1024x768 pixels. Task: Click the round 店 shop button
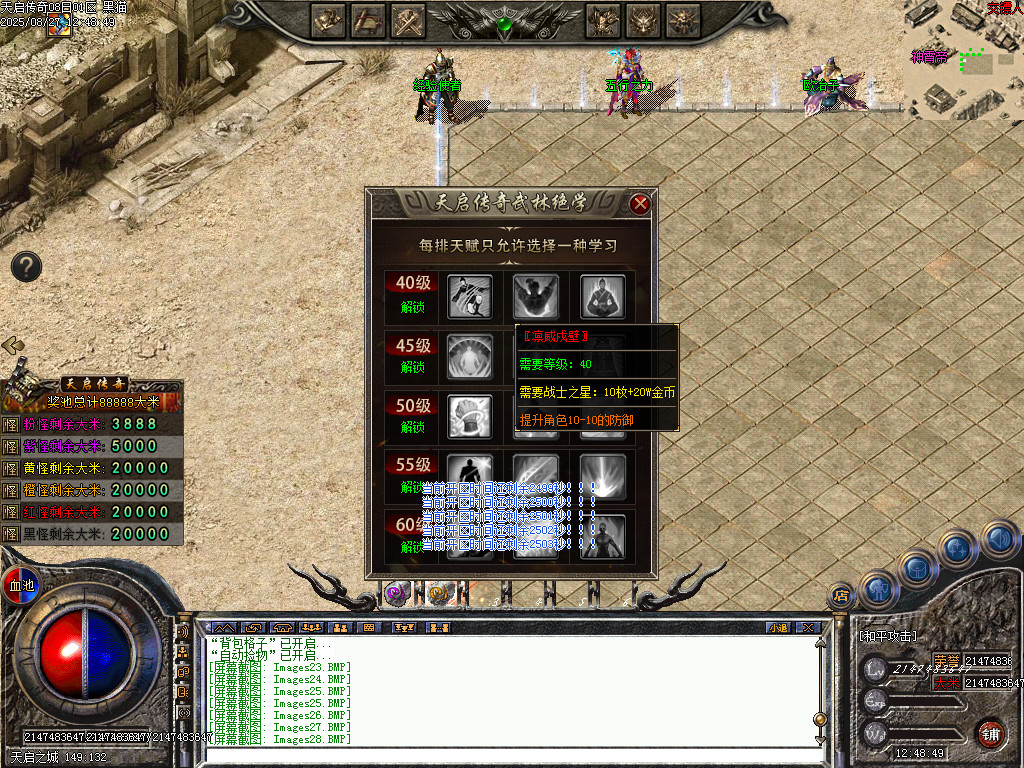click(841, 596)
